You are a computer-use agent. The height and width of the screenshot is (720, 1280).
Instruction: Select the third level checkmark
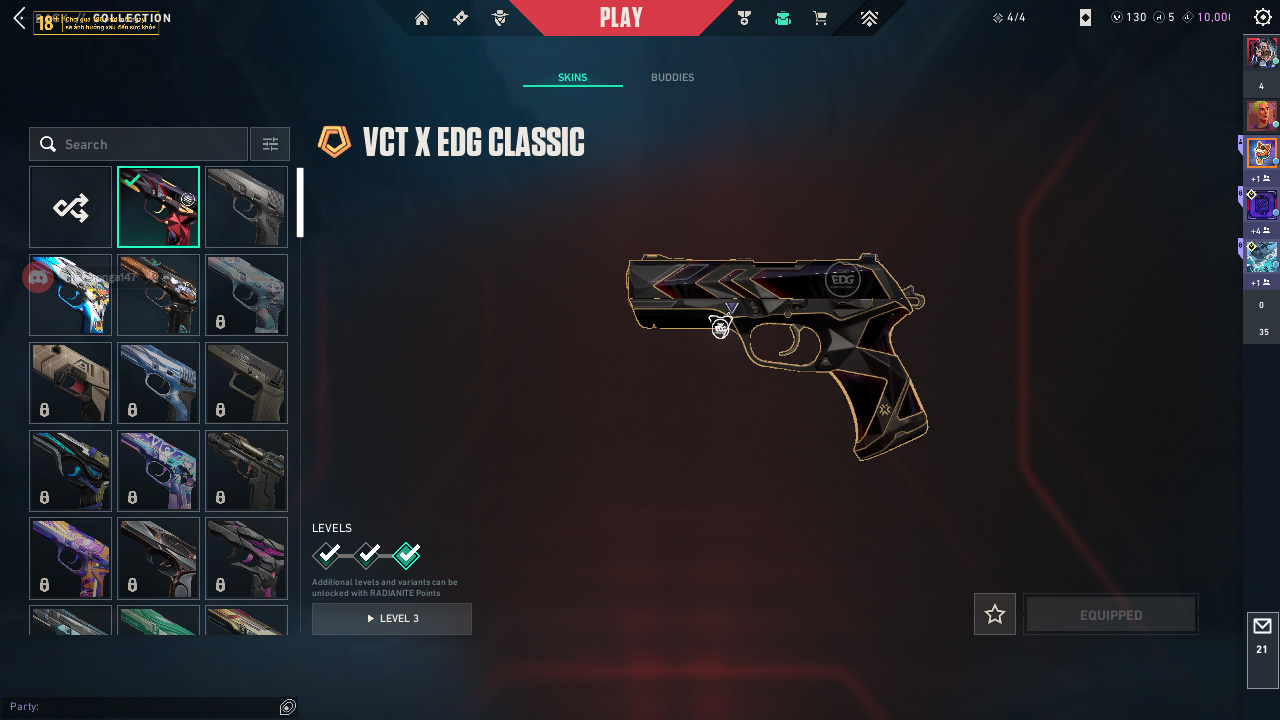[x=407, y=555]
